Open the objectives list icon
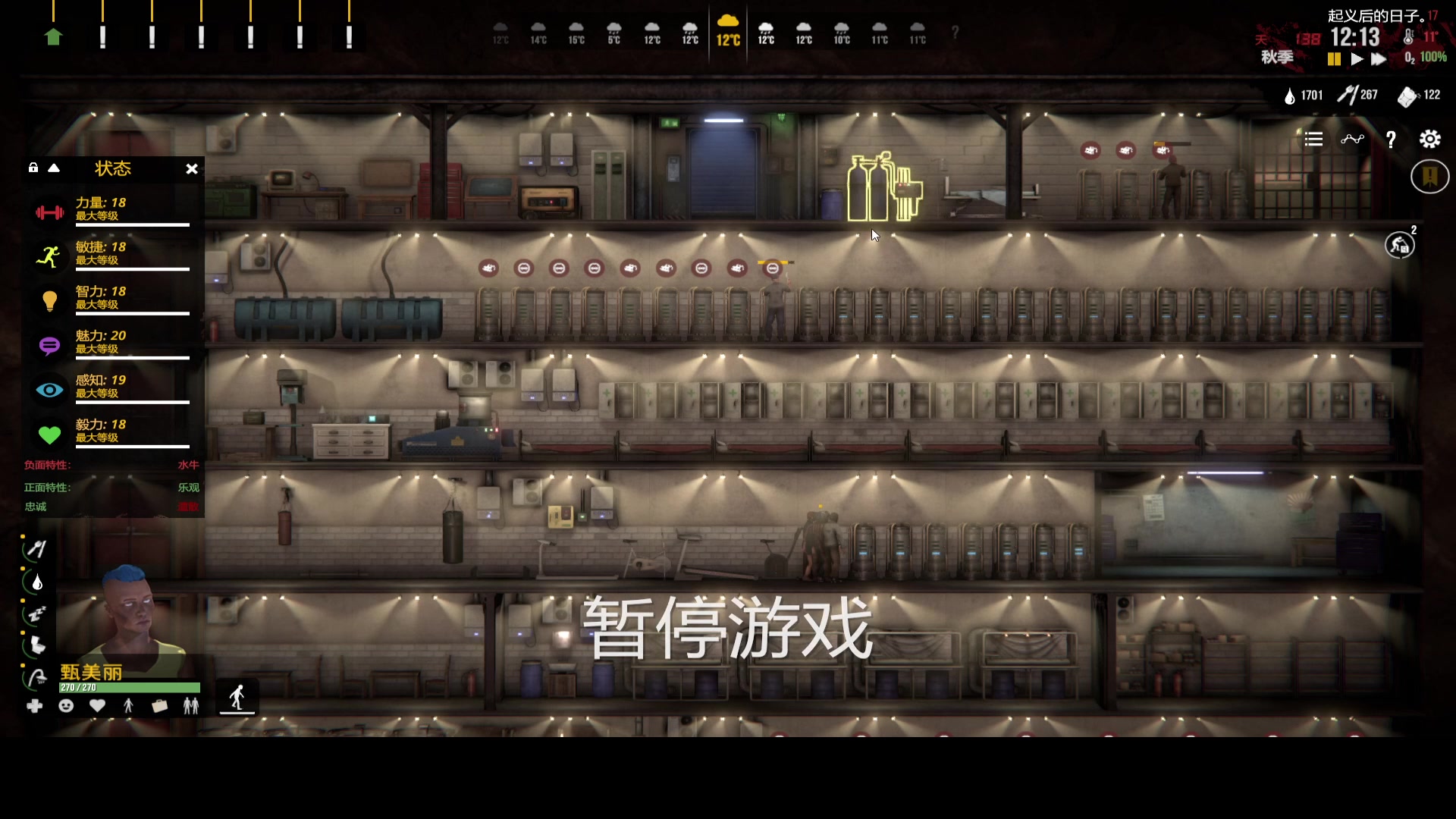 click(1313, 139)
